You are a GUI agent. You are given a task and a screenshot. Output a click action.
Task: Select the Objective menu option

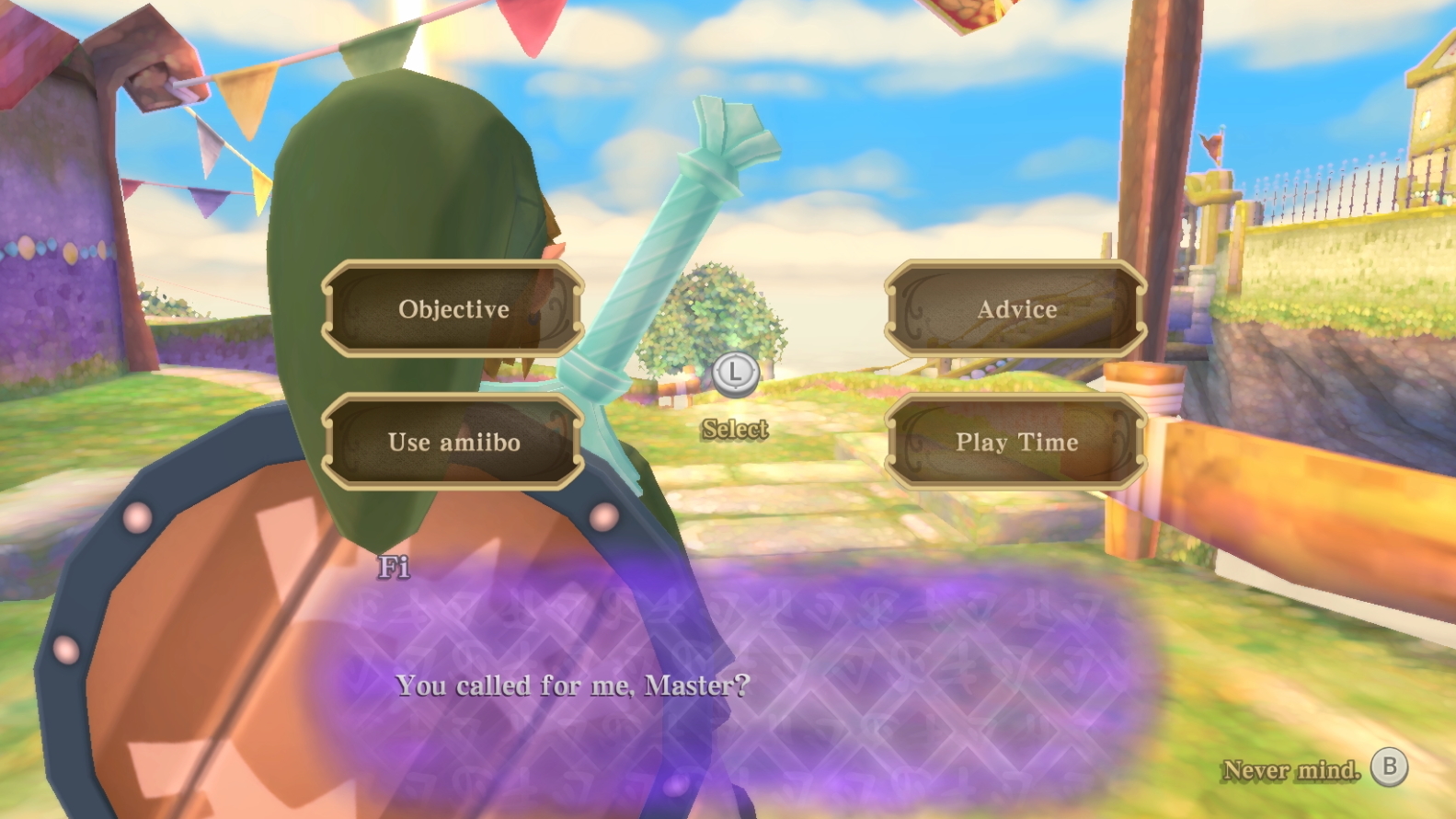coord(453,309)
